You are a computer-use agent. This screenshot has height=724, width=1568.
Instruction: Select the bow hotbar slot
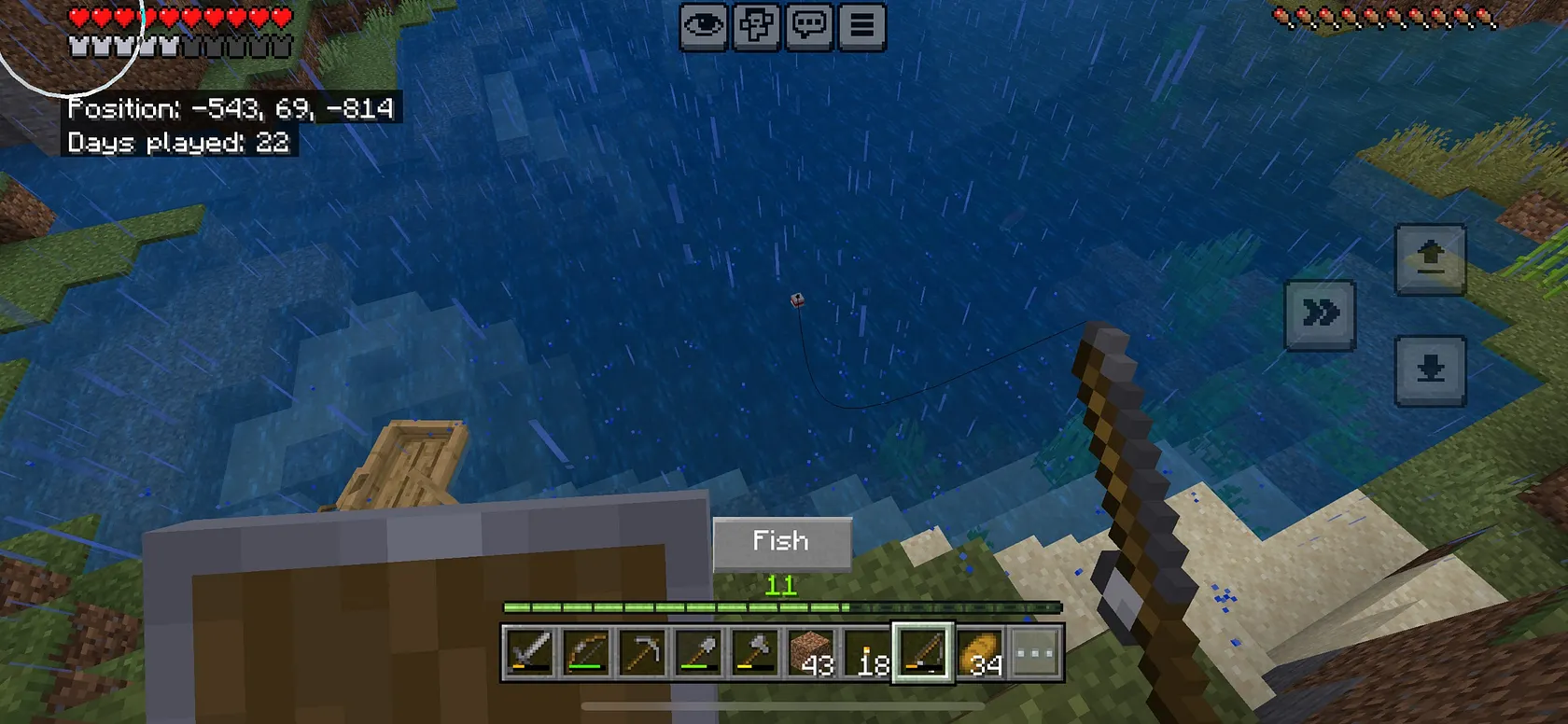click(586, 652)
